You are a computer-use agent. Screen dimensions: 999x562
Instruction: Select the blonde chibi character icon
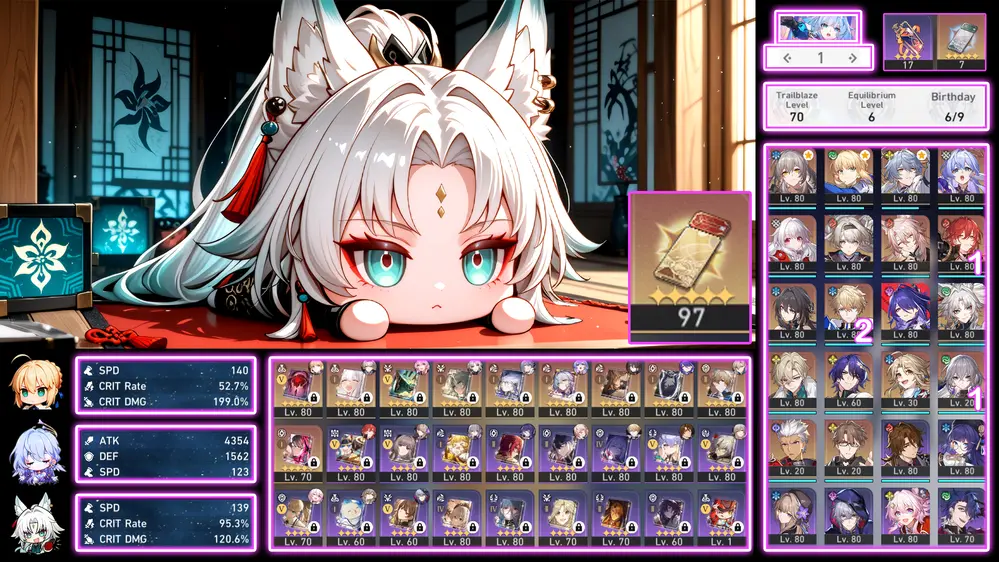point(38,386)
